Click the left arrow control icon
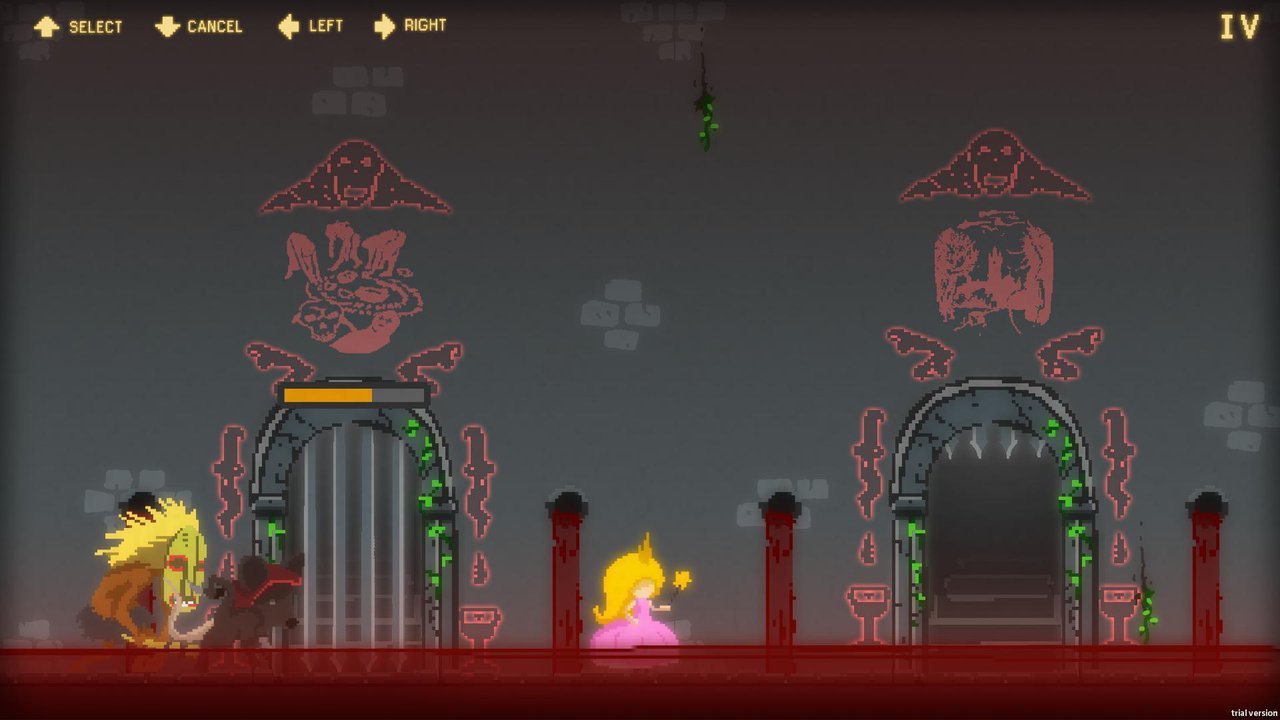This screenshot has width=1280, height=720. [x=285, y=26]
